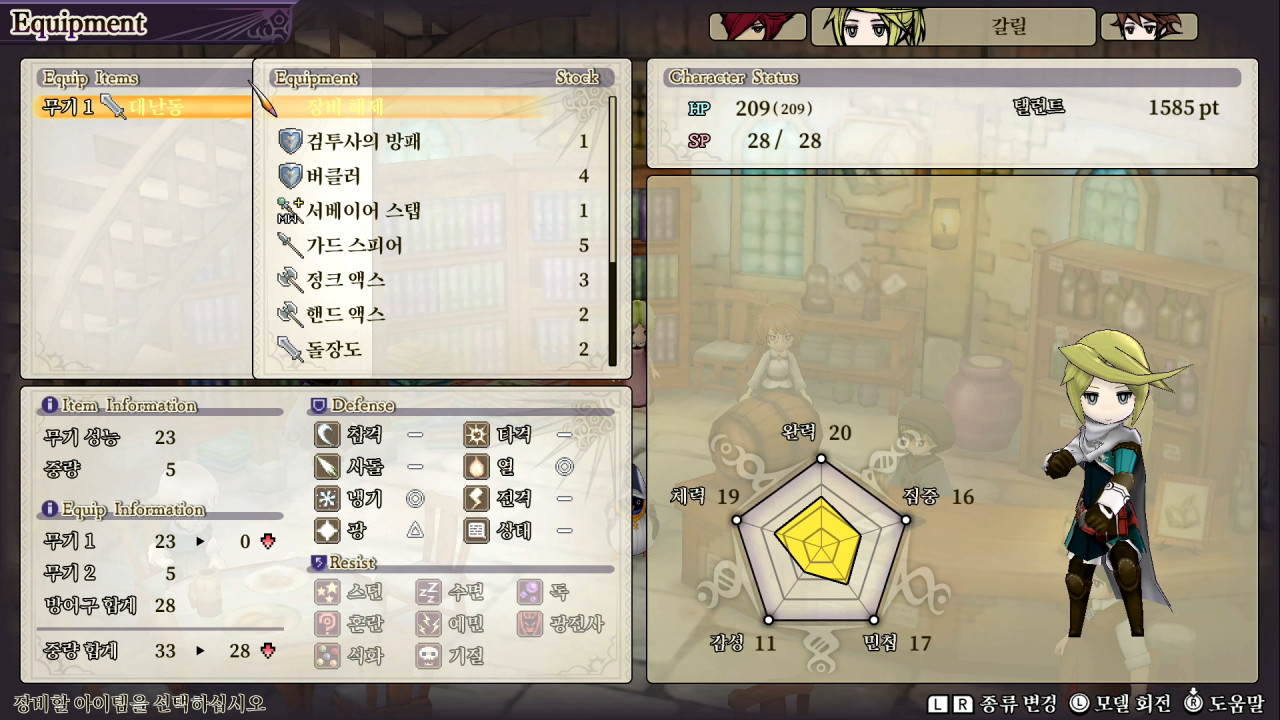Image resolution: width=1280 pixels, height=720 pixels.
Task: Click the HP icon in Character Status
Action: tap(697, 108)
